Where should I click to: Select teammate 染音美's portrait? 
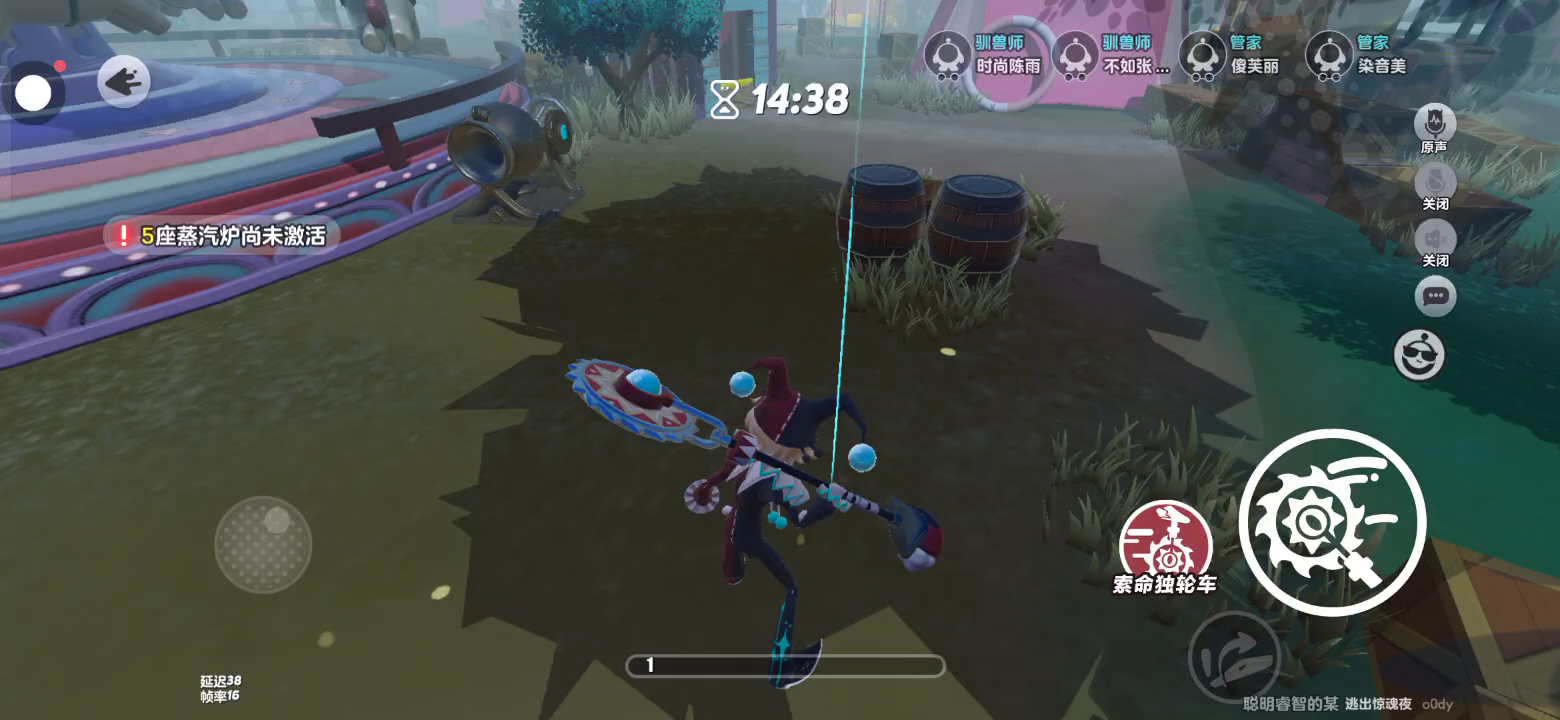click(1329, 55)
